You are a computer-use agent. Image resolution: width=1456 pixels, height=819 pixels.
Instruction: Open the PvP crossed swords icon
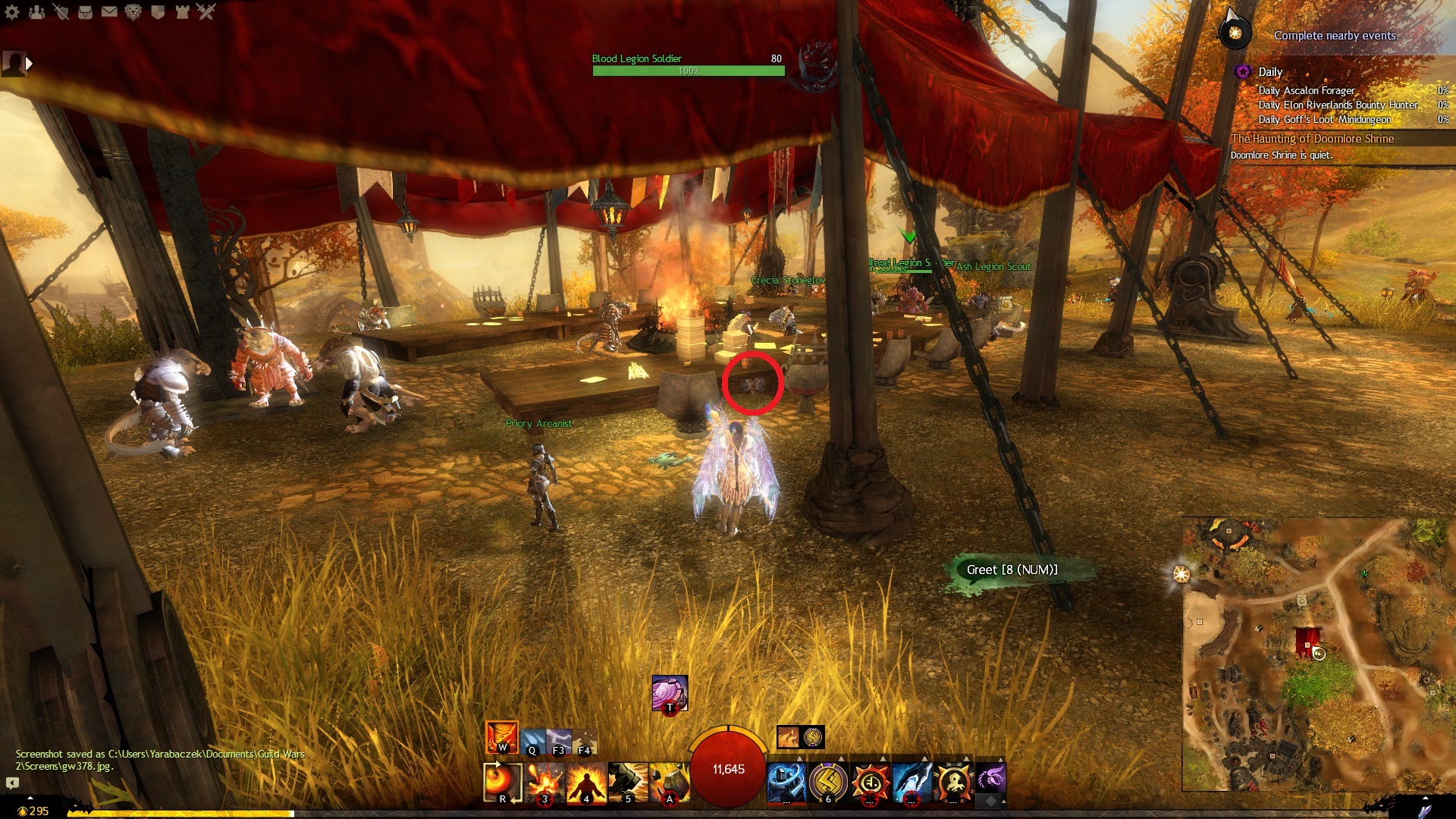tap(206, 12)
